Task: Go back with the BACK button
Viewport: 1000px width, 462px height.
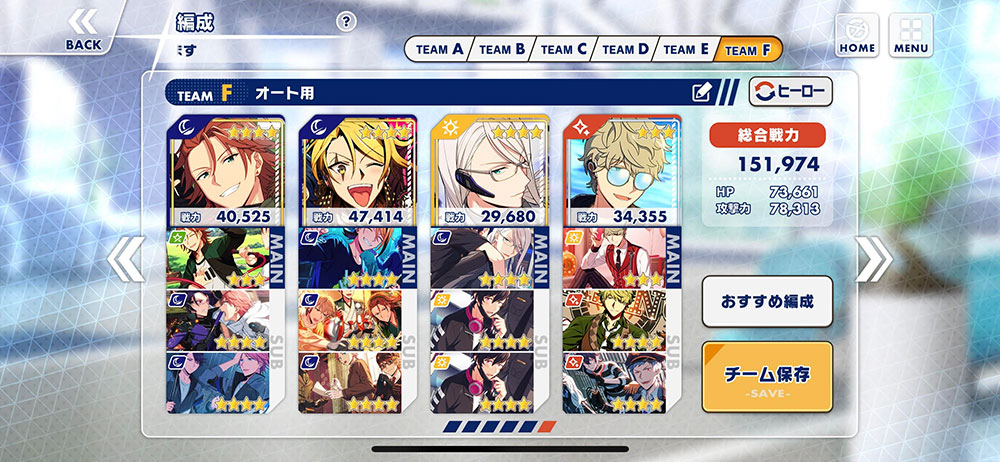Action: coord(83,29)
